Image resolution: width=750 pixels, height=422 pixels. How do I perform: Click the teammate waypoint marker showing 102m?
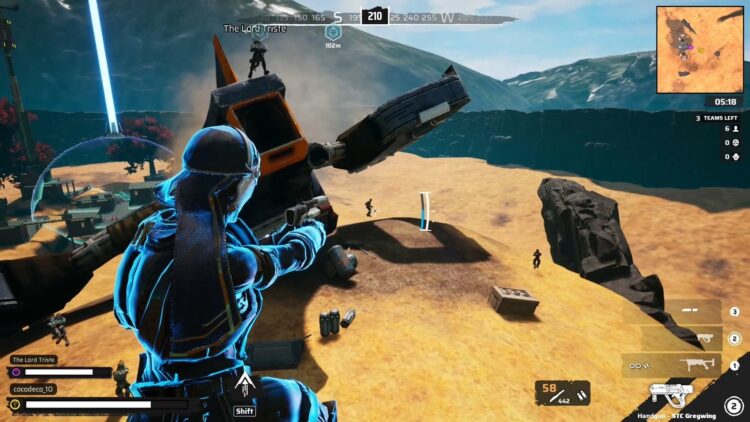pyautogui.click(x=332, y=33)
